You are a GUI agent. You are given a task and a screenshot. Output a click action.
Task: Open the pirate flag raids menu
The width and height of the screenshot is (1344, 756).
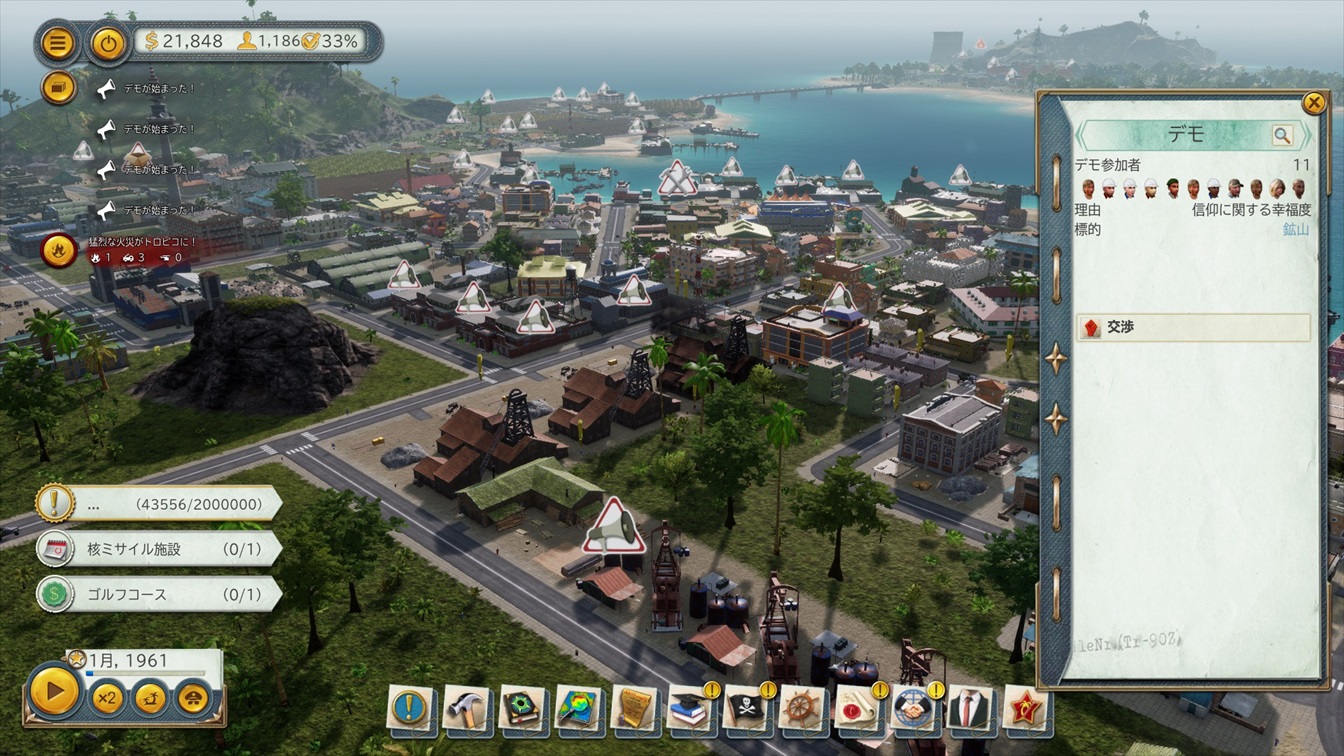[x=745, y=709]
